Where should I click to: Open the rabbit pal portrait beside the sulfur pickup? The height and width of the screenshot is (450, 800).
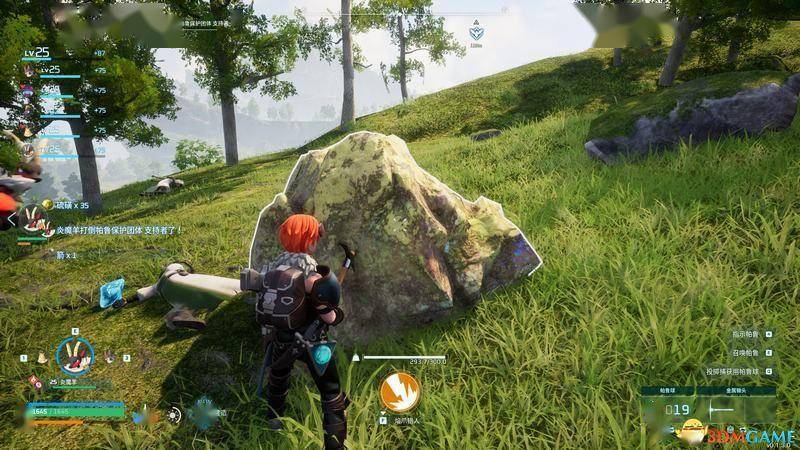tap(33, 220)
